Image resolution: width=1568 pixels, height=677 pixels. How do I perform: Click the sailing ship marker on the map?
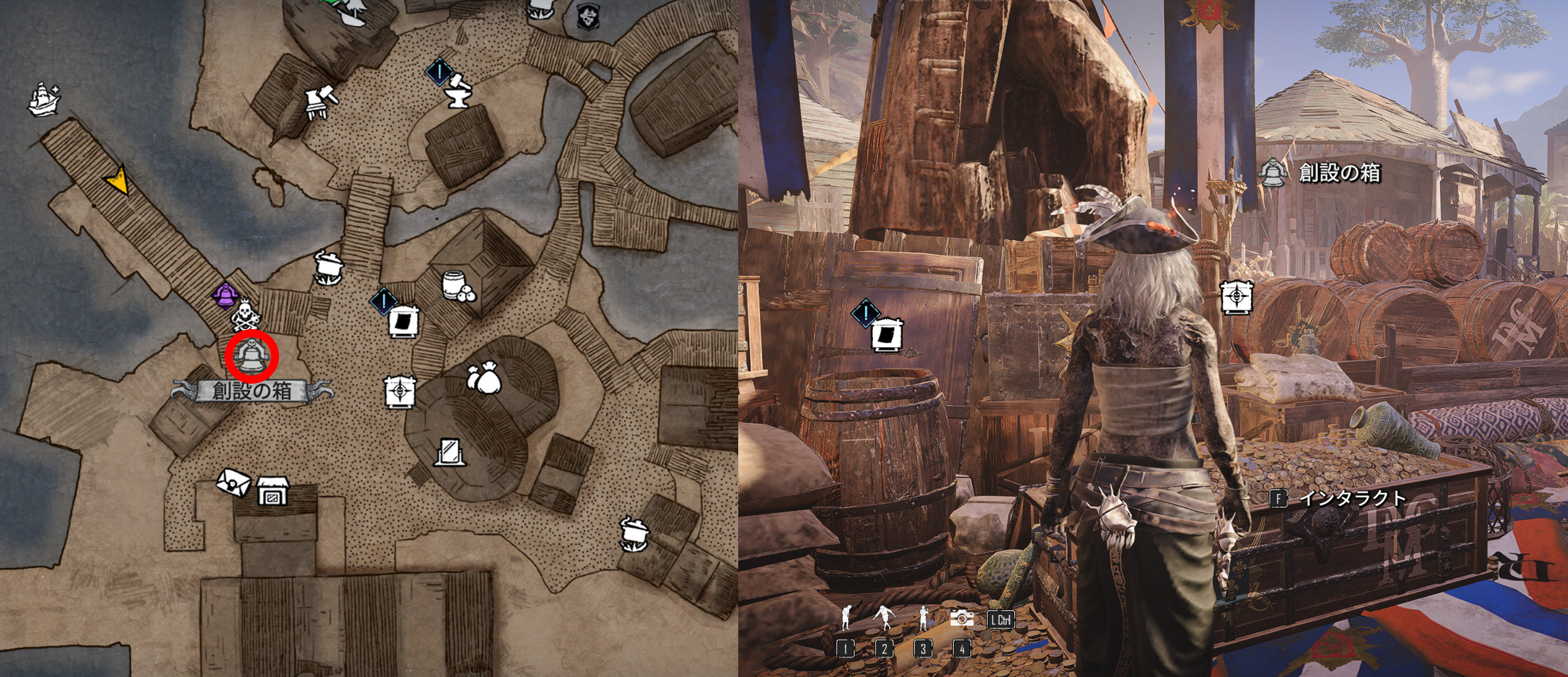click(44, 99)
